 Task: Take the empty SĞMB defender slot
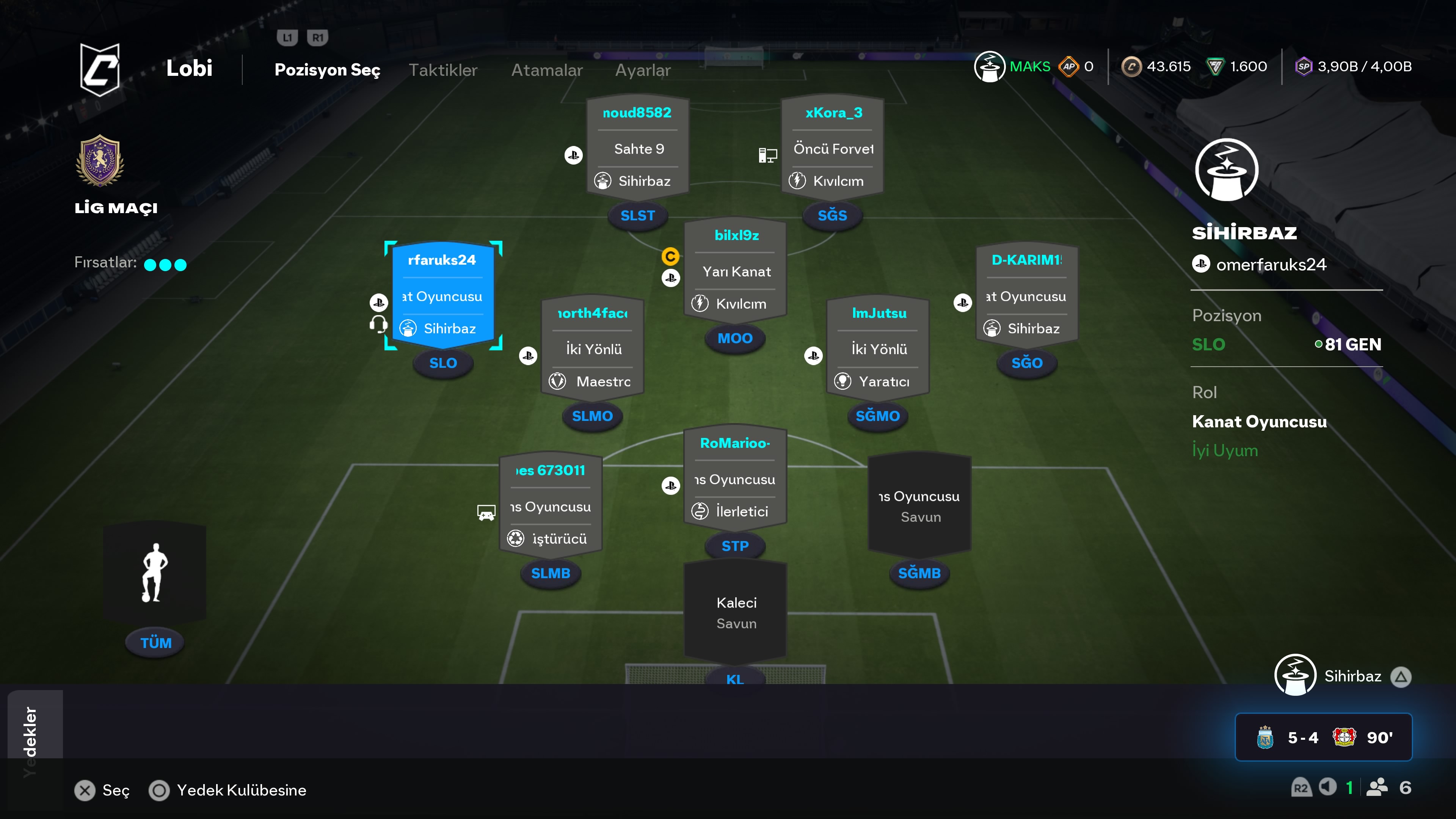tap(919, 505)
